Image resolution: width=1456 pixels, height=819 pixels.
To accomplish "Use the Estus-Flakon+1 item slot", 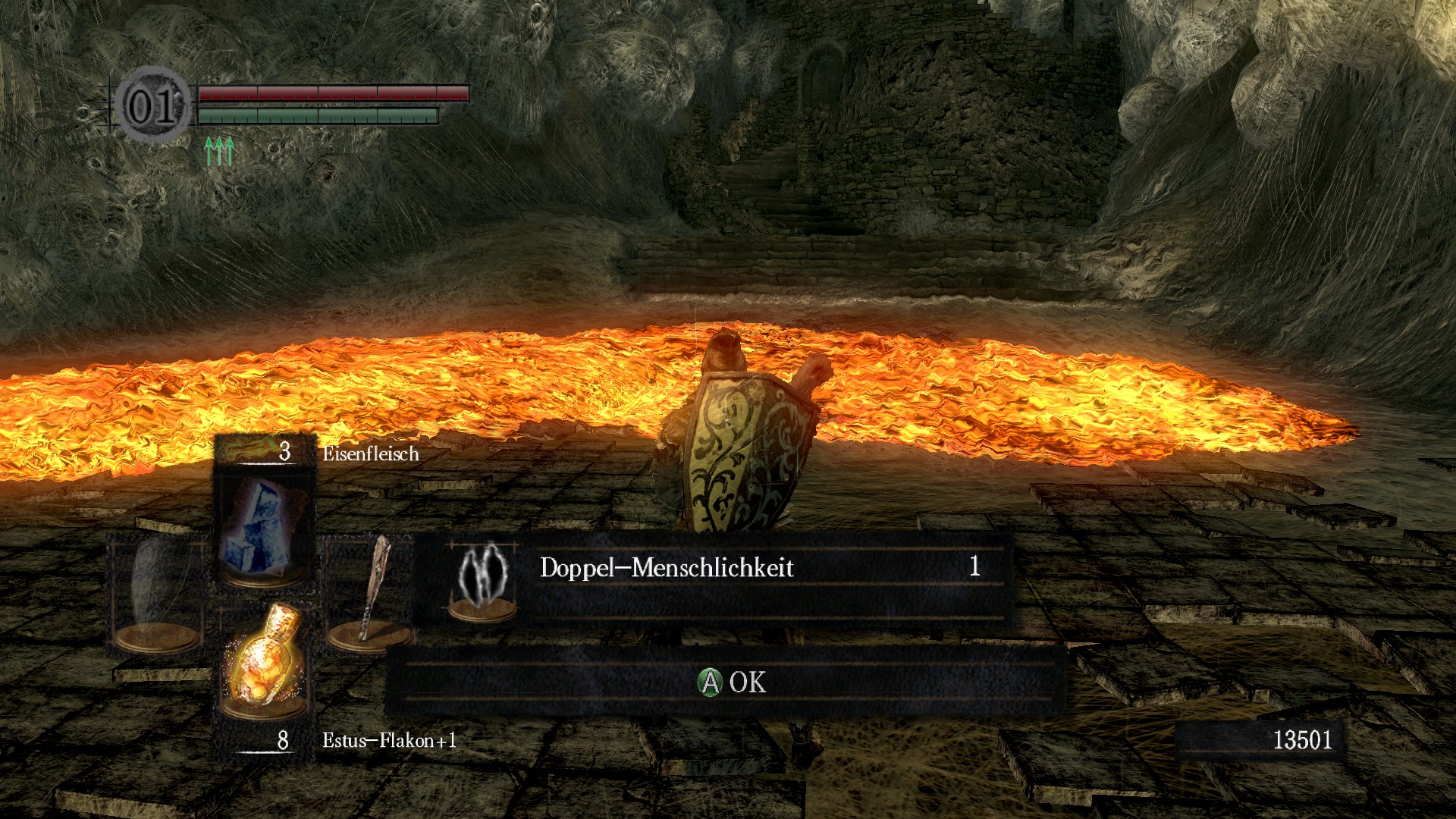I will tap(263, 660).
